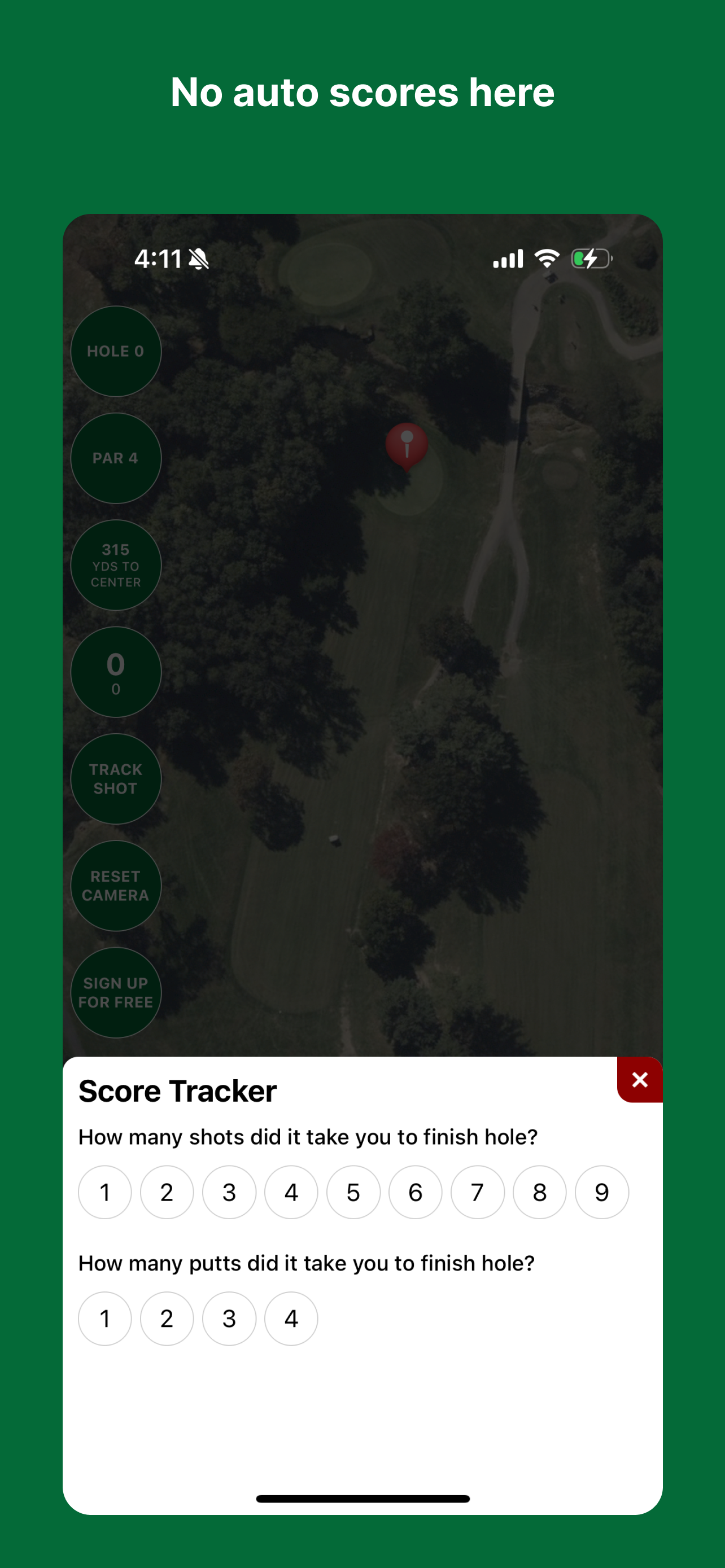
Task: Choose 5 shots for the hole
Action: pos(353,1192)
